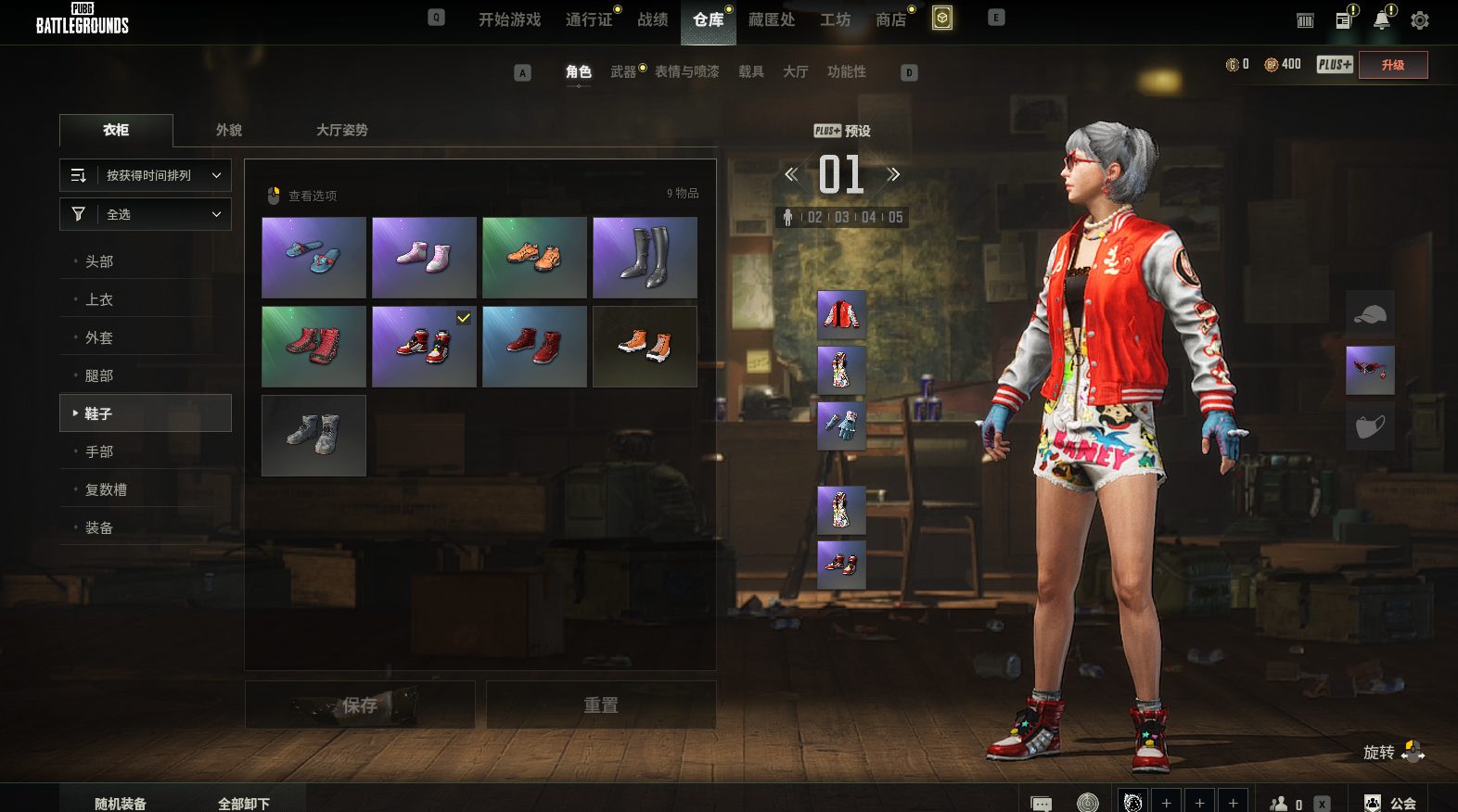Select the black tall boots item
This screenshot has width=1458, height=812.
click(x=645, y=258)
